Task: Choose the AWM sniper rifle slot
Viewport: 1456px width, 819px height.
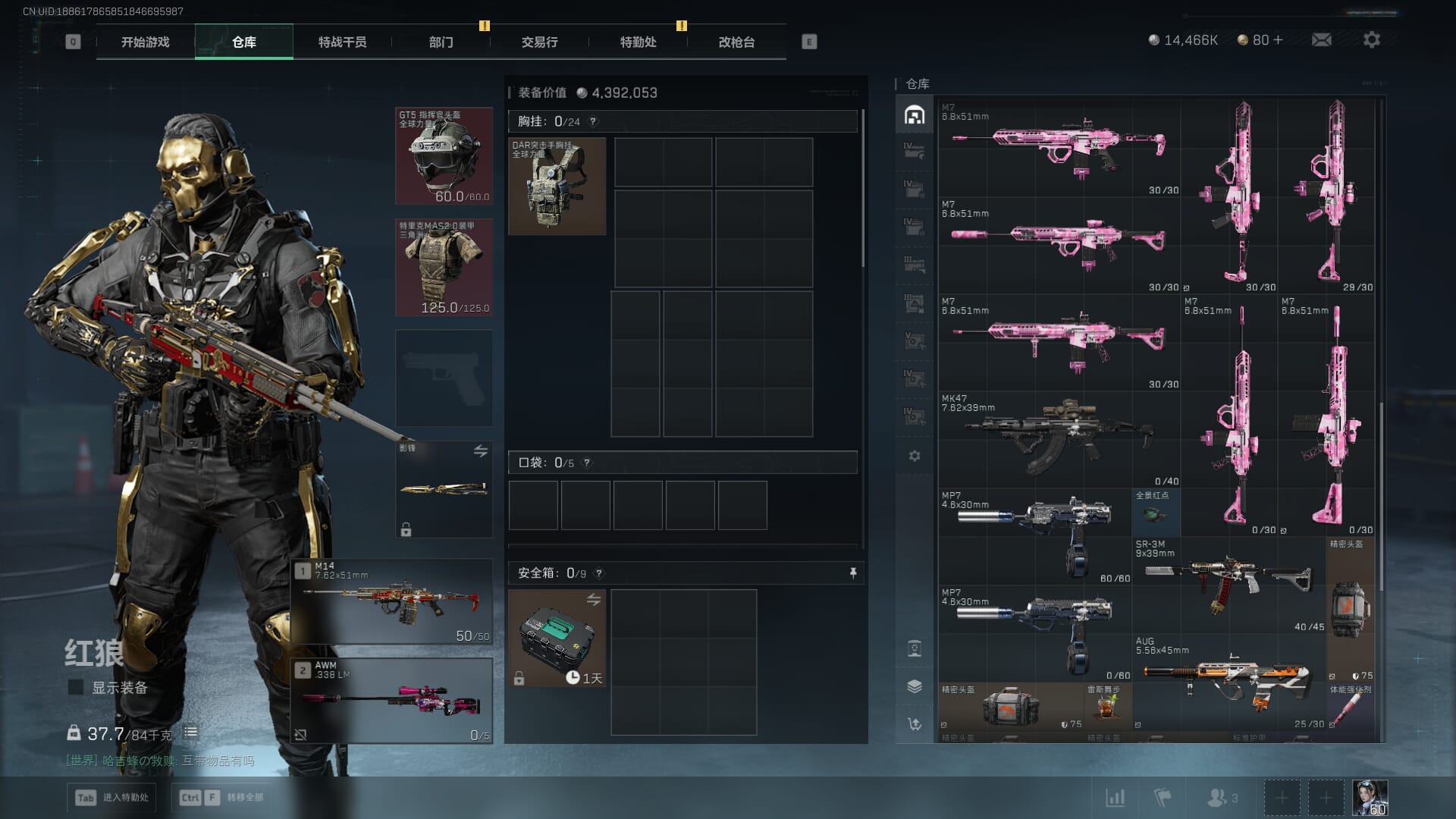Action: tap(392, 701)
